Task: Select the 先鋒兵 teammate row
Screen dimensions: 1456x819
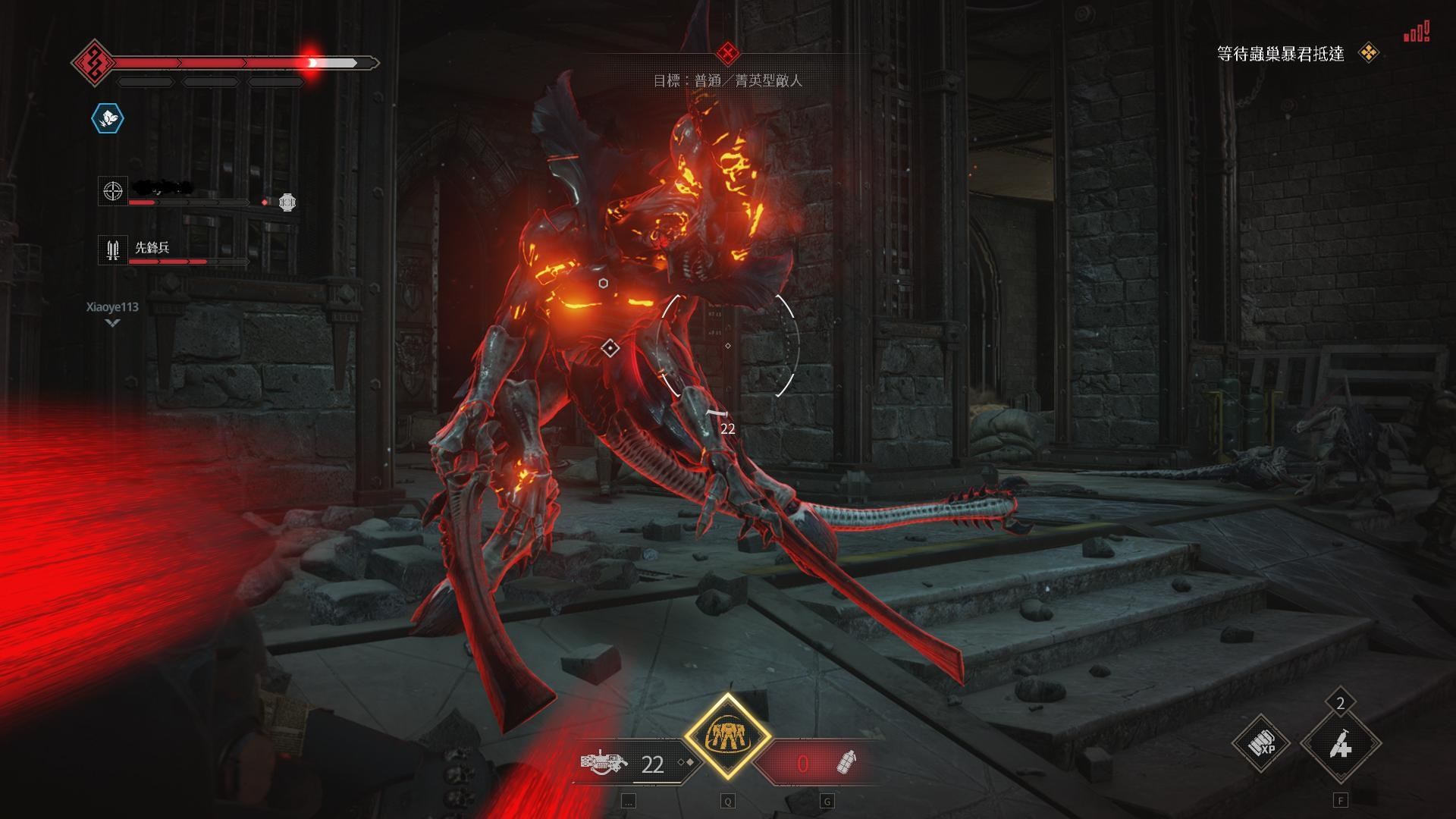Action: [152, 249]
